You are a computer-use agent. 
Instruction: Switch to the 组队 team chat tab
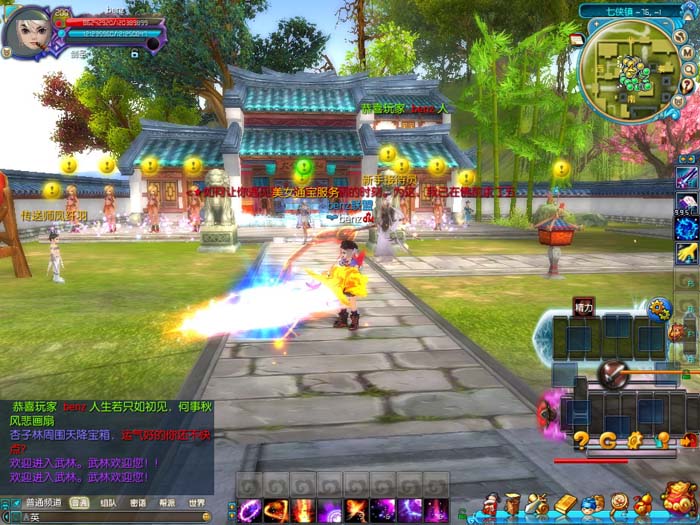(x=108, y=503)
